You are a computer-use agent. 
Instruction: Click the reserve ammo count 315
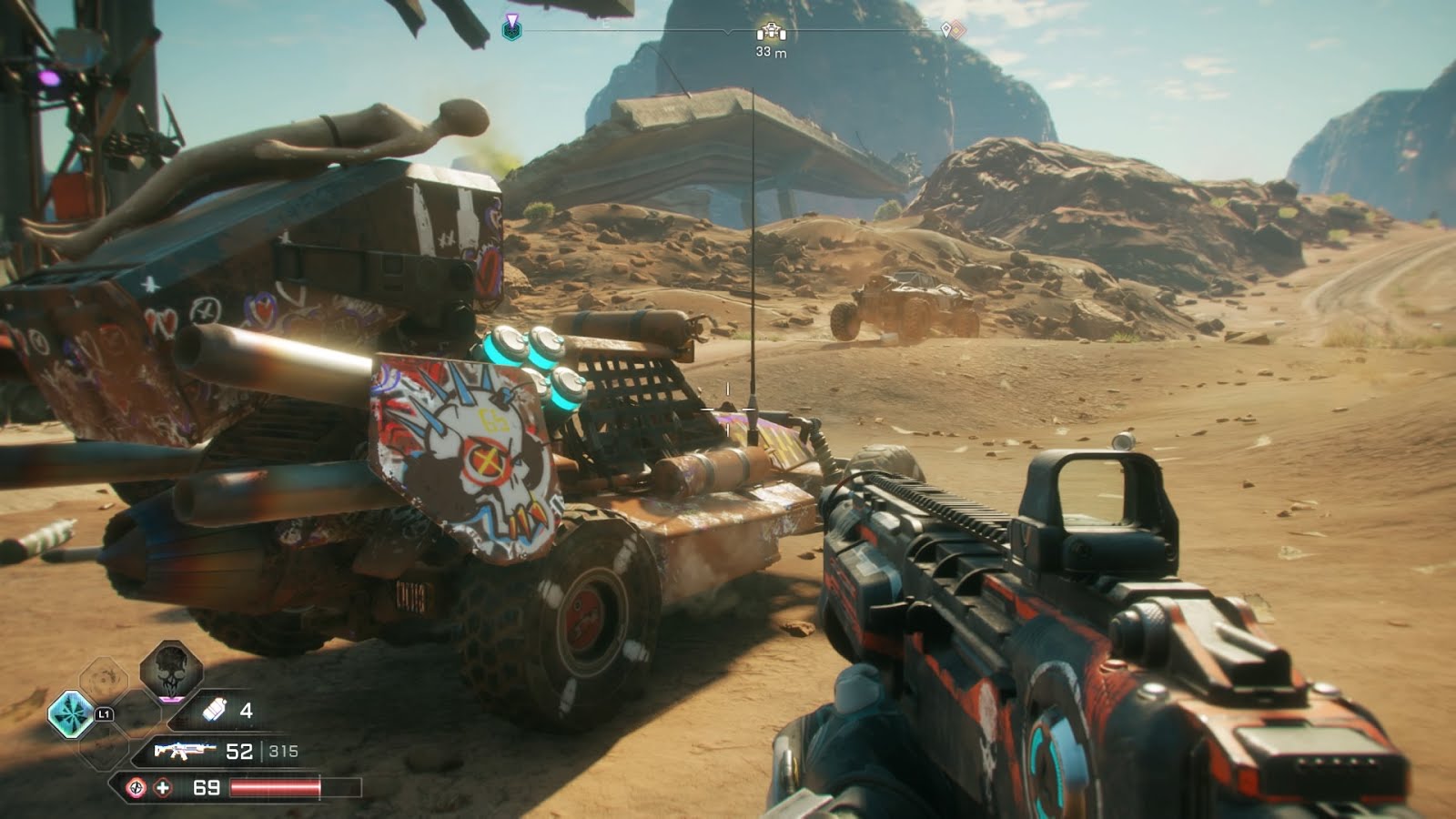(x=283, y=752)
